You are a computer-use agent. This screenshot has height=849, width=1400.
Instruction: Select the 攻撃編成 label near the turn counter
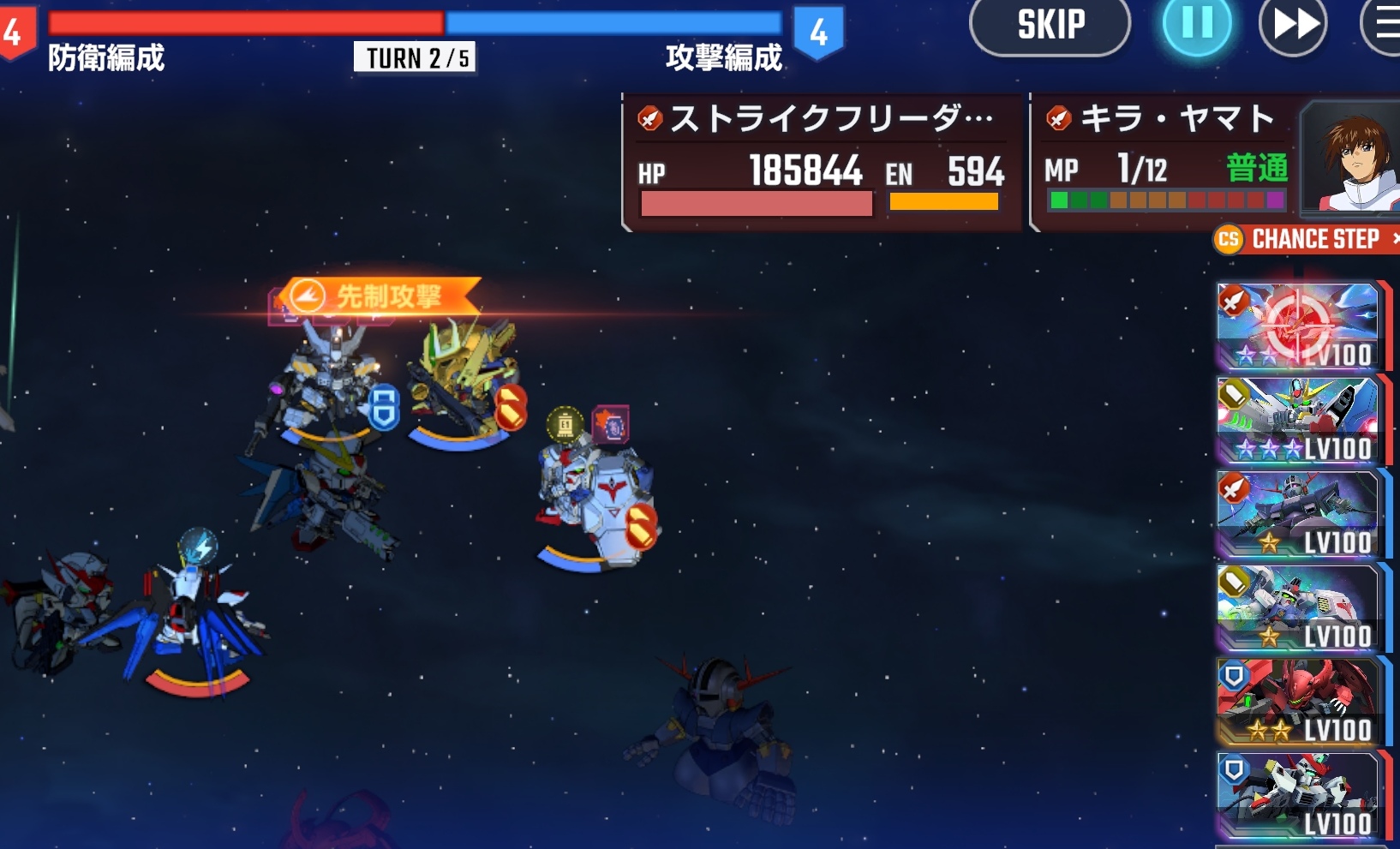coord(722,60)
